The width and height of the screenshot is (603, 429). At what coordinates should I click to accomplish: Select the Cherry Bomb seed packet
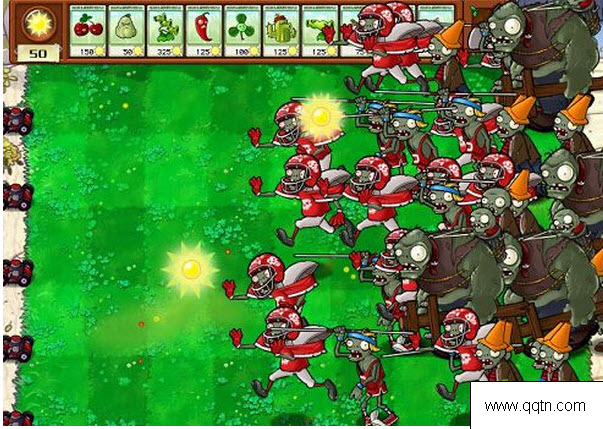click(x=89, y=30)
